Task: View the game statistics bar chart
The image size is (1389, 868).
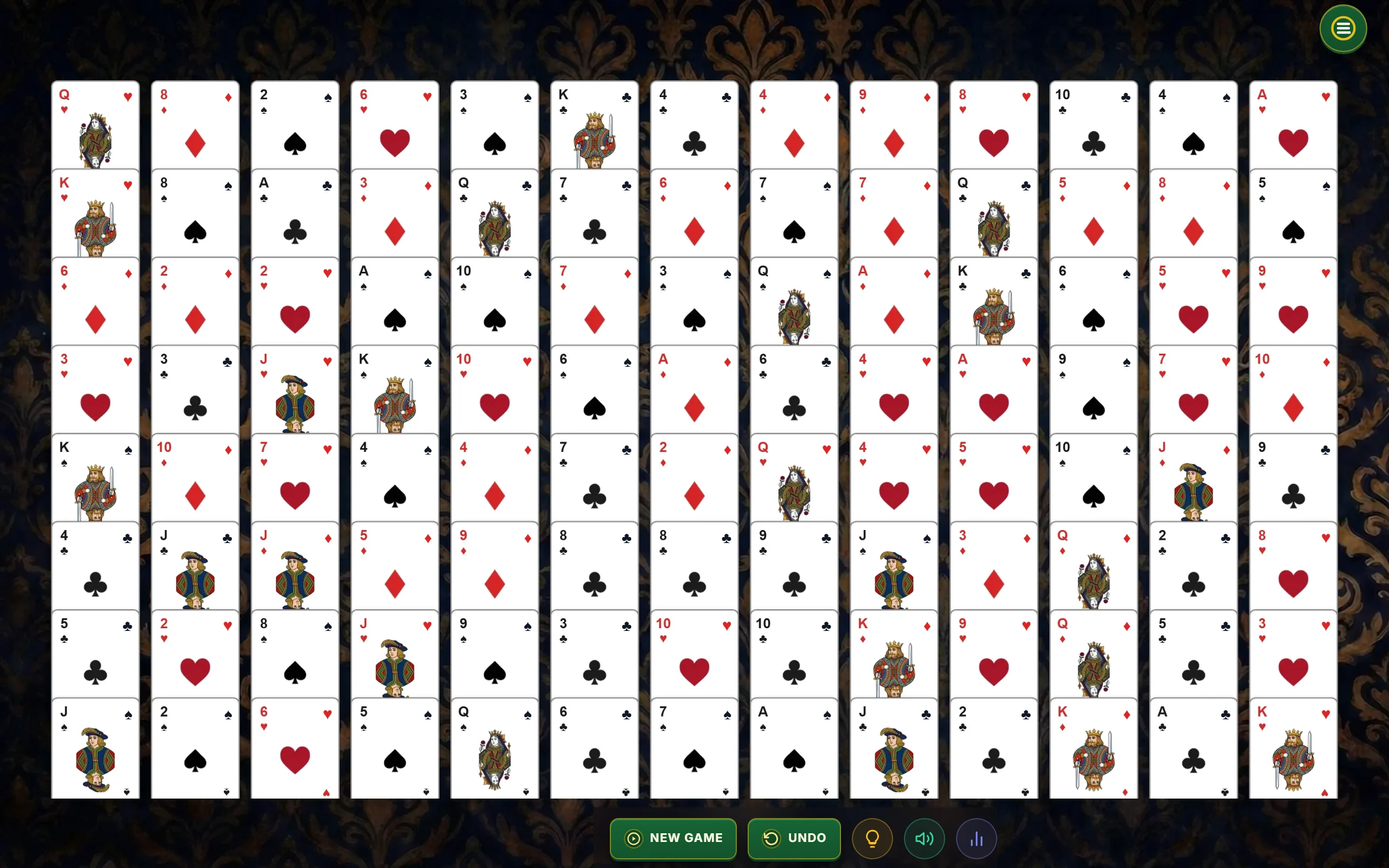Action: (976, 839)
